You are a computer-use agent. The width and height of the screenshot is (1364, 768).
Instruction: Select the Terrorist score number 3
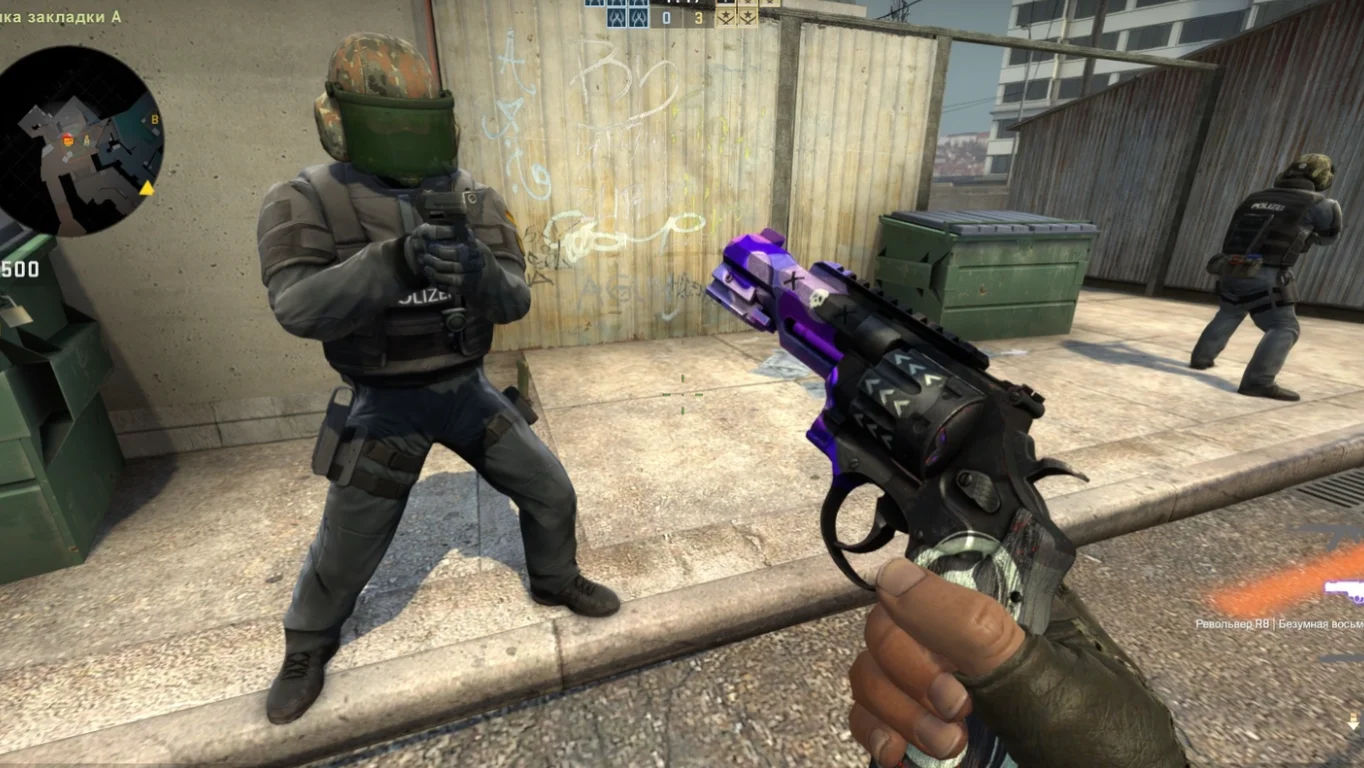pyautogui.click(x=700, y=15)
